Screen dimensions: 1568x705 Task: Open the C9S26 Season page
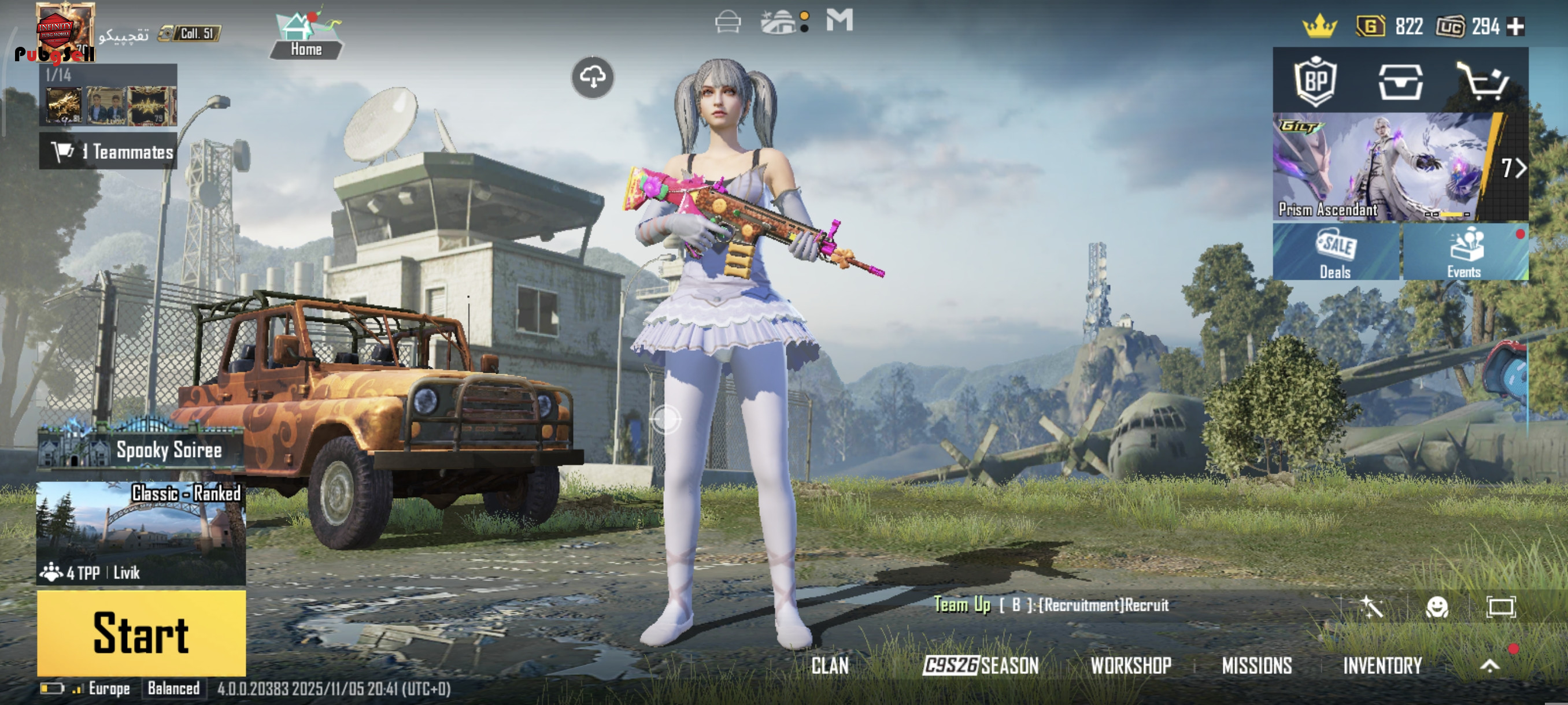click(x=981, y=666)
